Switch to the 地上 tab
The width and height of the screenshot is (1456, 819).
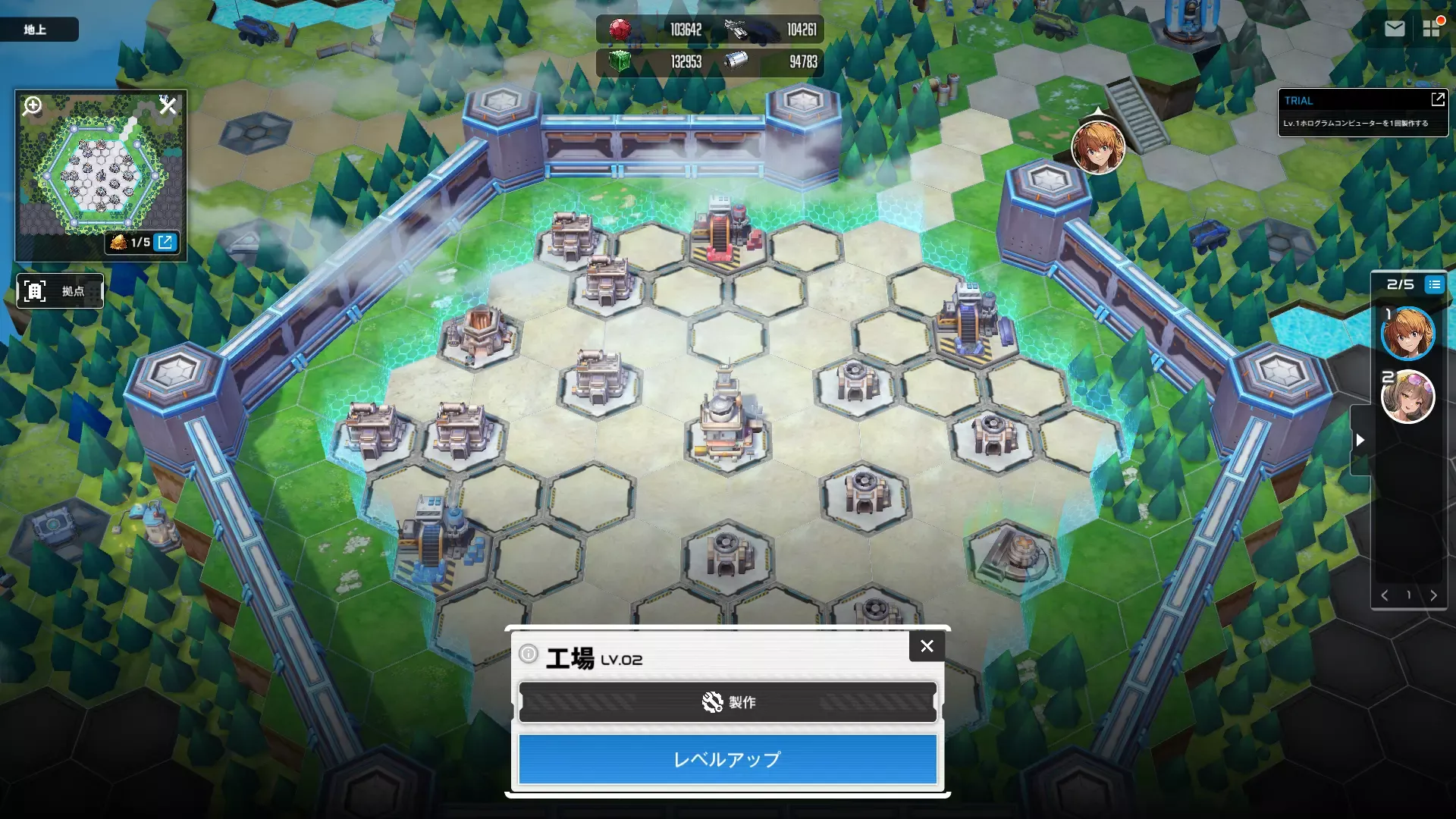click(x=39, y=29)
